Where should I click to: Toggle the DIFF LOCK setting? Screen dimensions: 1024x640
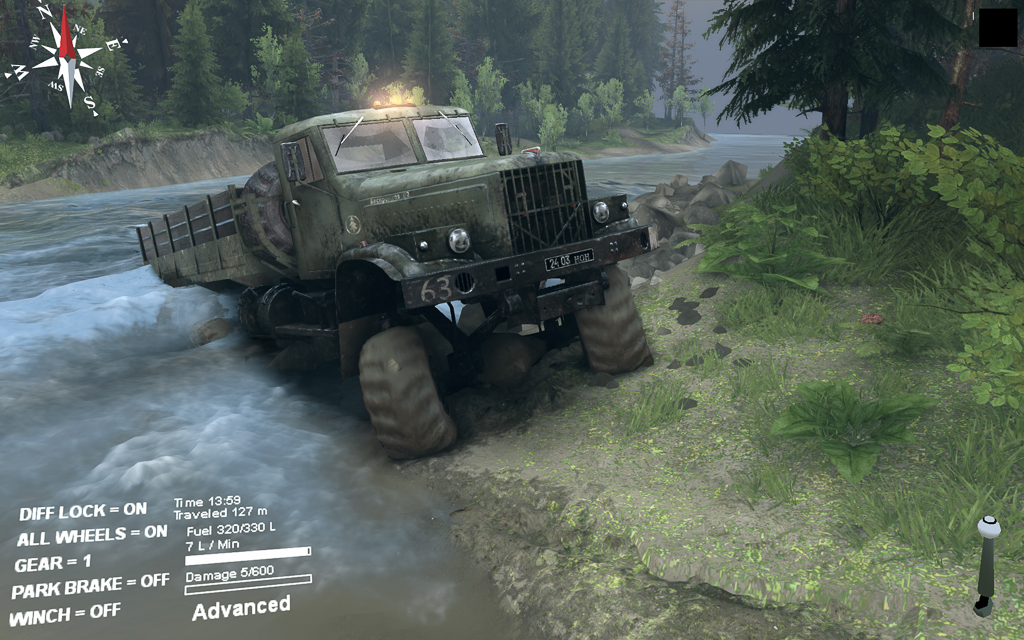click(82, 512)
